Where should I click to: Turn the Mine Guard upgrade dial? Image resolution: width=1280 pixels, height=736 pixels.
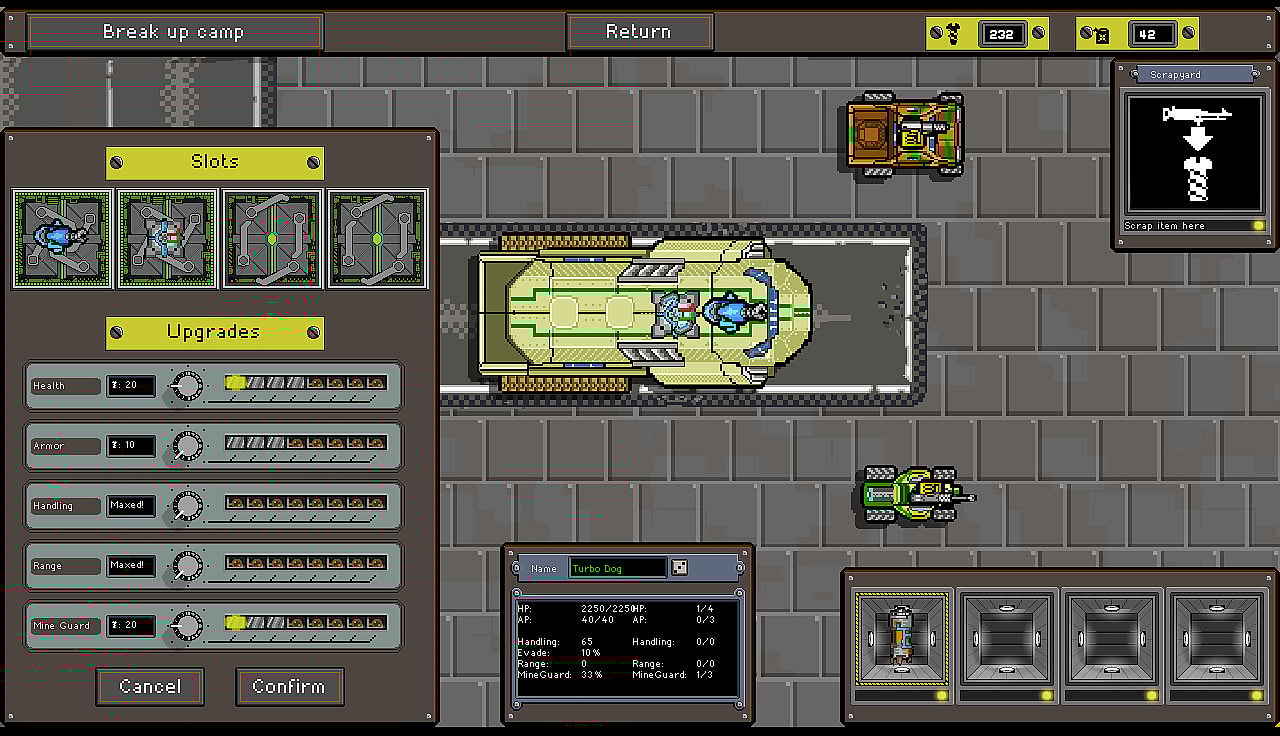point(187,626)
